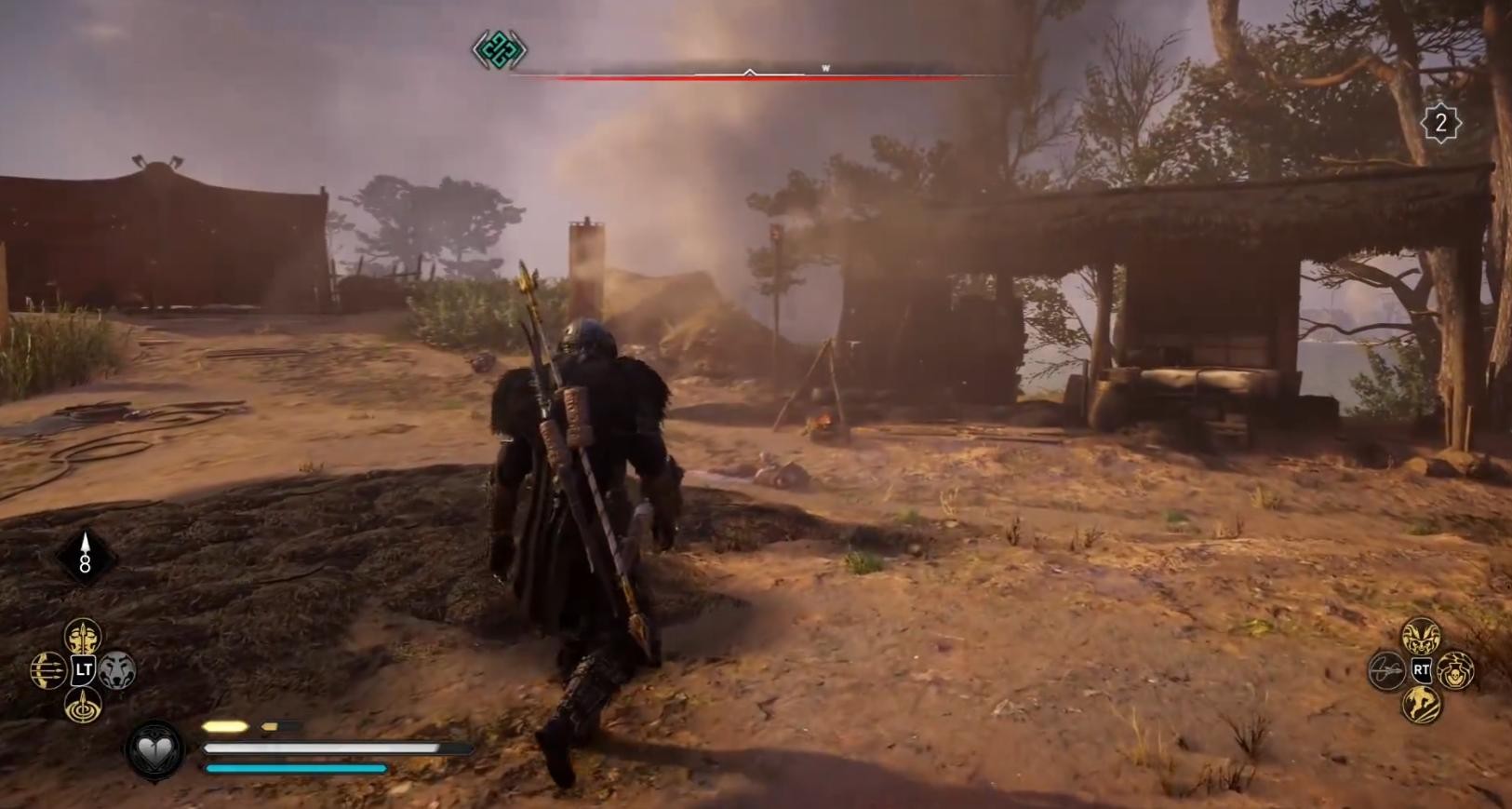
Task: Click the number 2 badge icon
Action: tap(1440, 123)
